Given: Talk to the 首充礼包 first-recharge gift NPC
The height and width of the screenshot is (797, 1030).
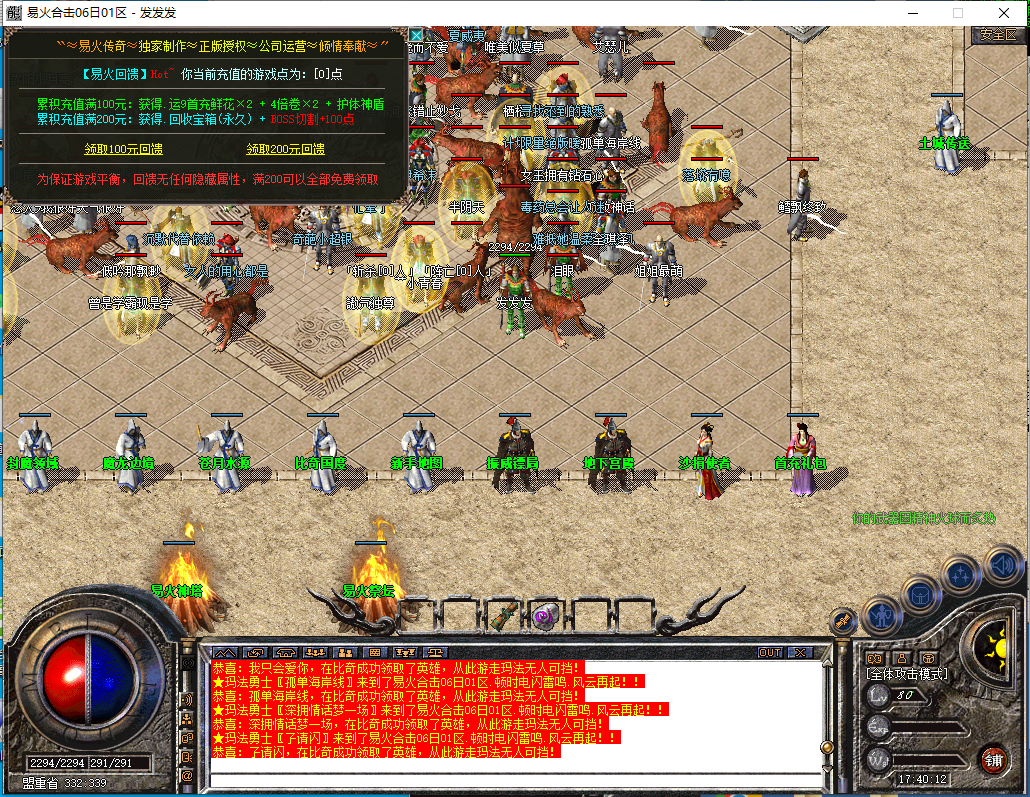Looking at the screenshot, I should pos(801,460).
